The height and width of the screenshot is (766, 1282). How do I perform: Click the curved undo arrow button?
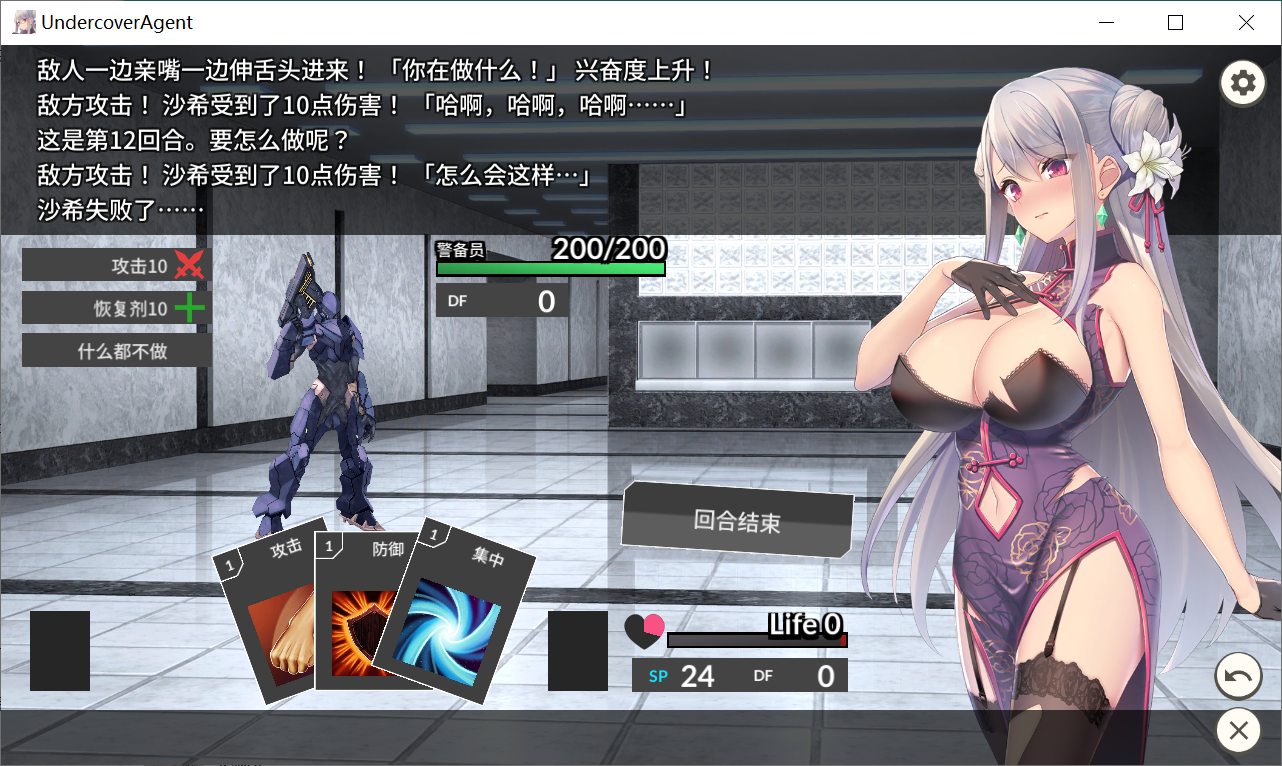pyautogui.click(x=1238, y=678)
